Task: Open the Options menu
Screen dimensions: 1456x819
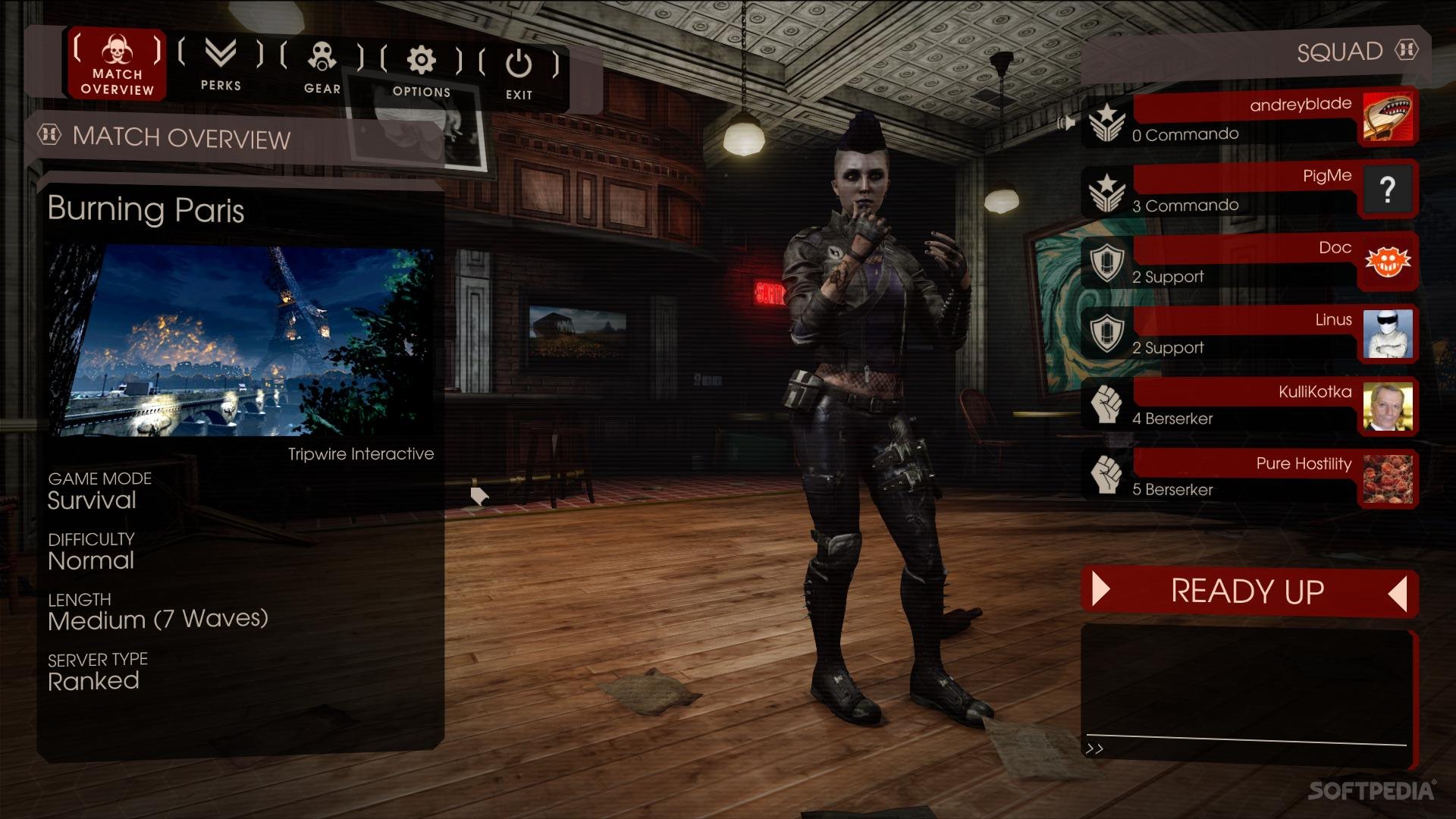Action: [422, 70]
